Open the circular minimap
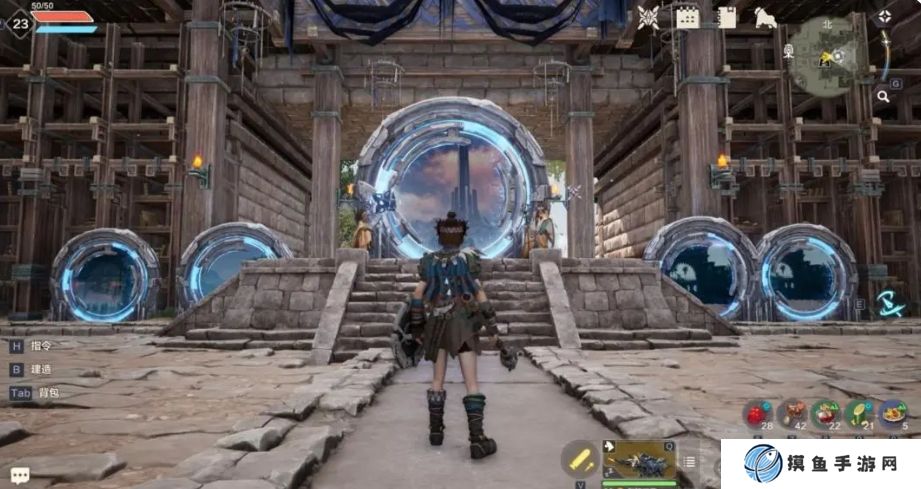This screenshot has width=921, height=489. pyautogui.click(x=826, y=55)
